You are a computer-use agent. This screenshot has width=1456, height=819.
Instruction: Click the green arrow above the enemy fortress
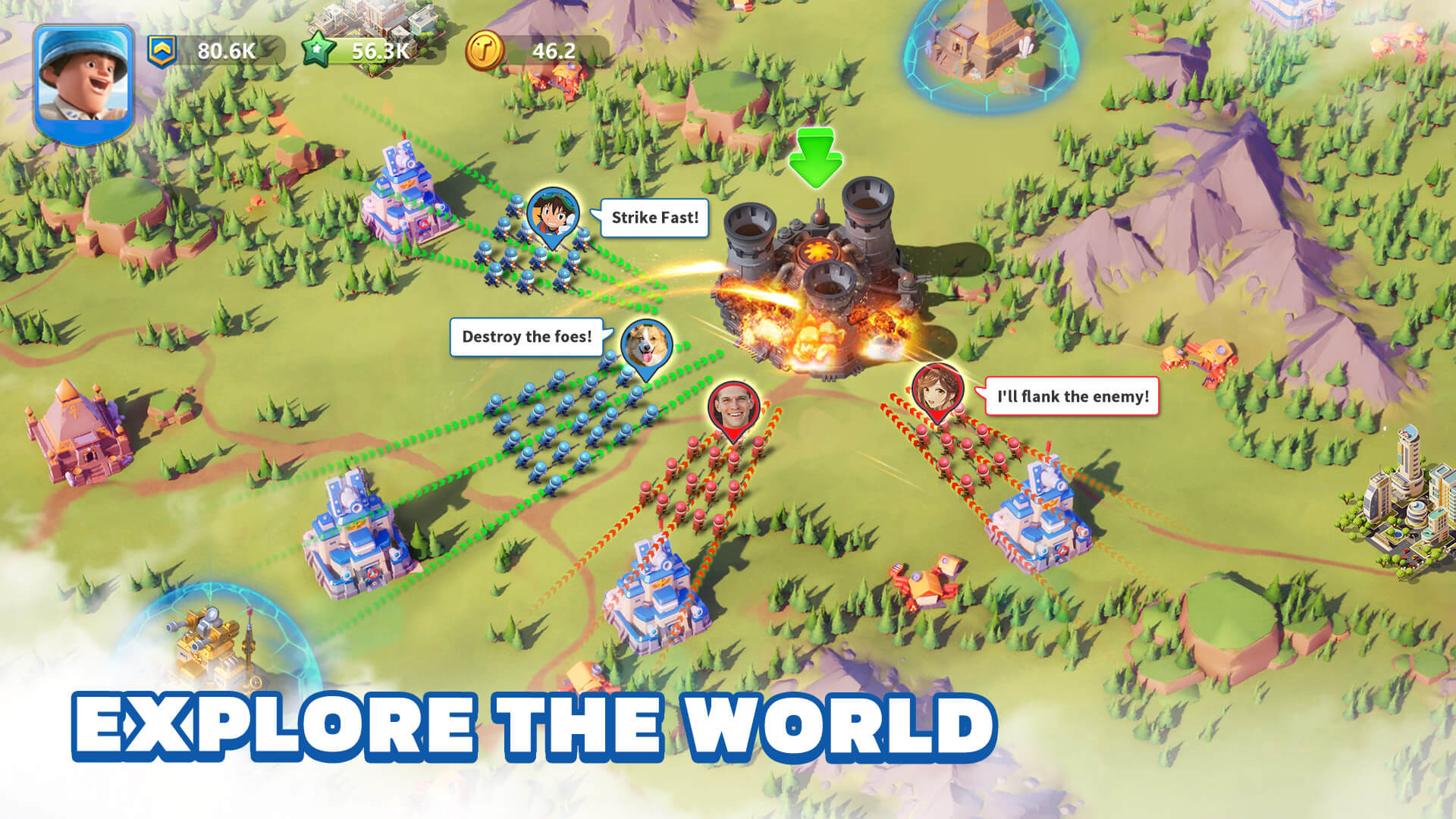815,159
